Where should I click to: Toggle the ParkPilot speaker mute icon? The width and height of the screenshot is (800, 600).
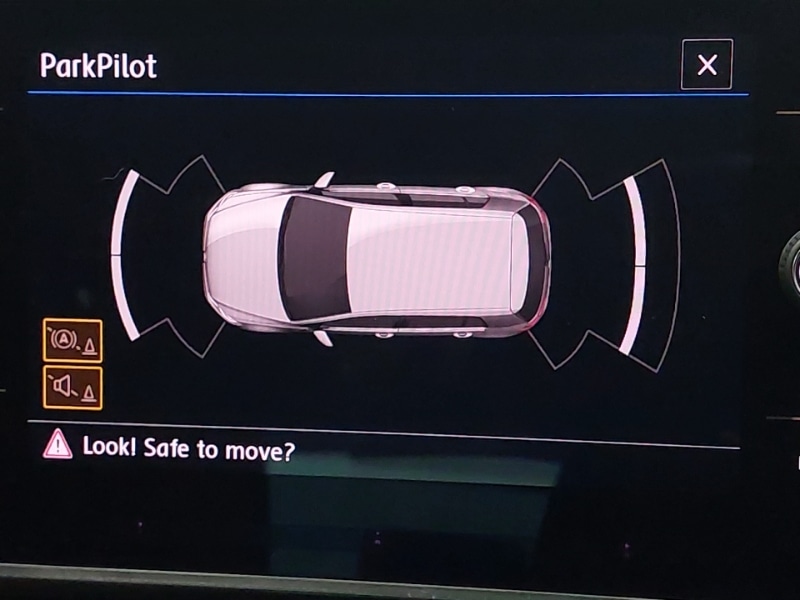[x=72, y=386]
